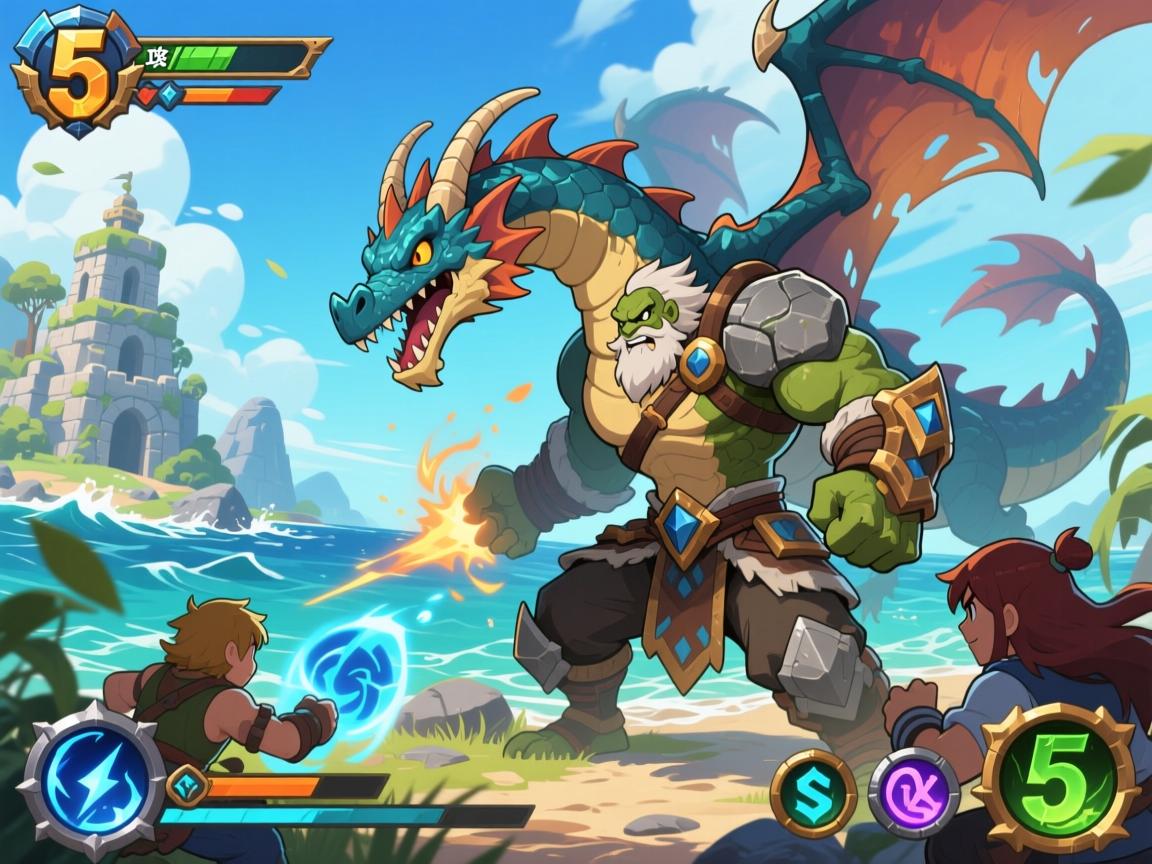This screenshot has height=864, width=1152.
Task: Trigger the purple rune ability icon
Action: click(913, 793)
